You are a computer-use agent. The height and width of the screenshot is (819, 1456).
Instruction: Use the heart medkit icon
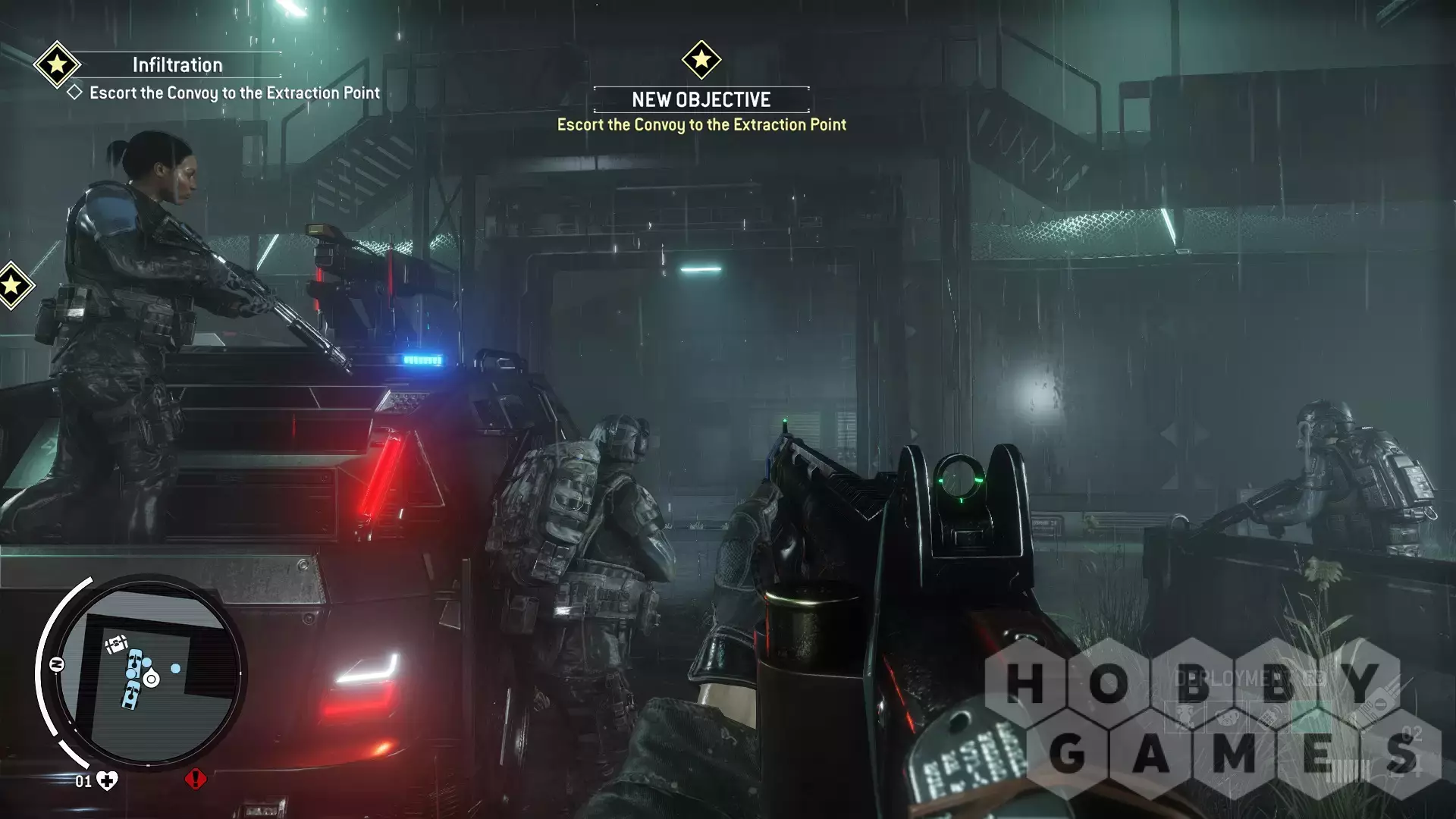coord(107,781)
